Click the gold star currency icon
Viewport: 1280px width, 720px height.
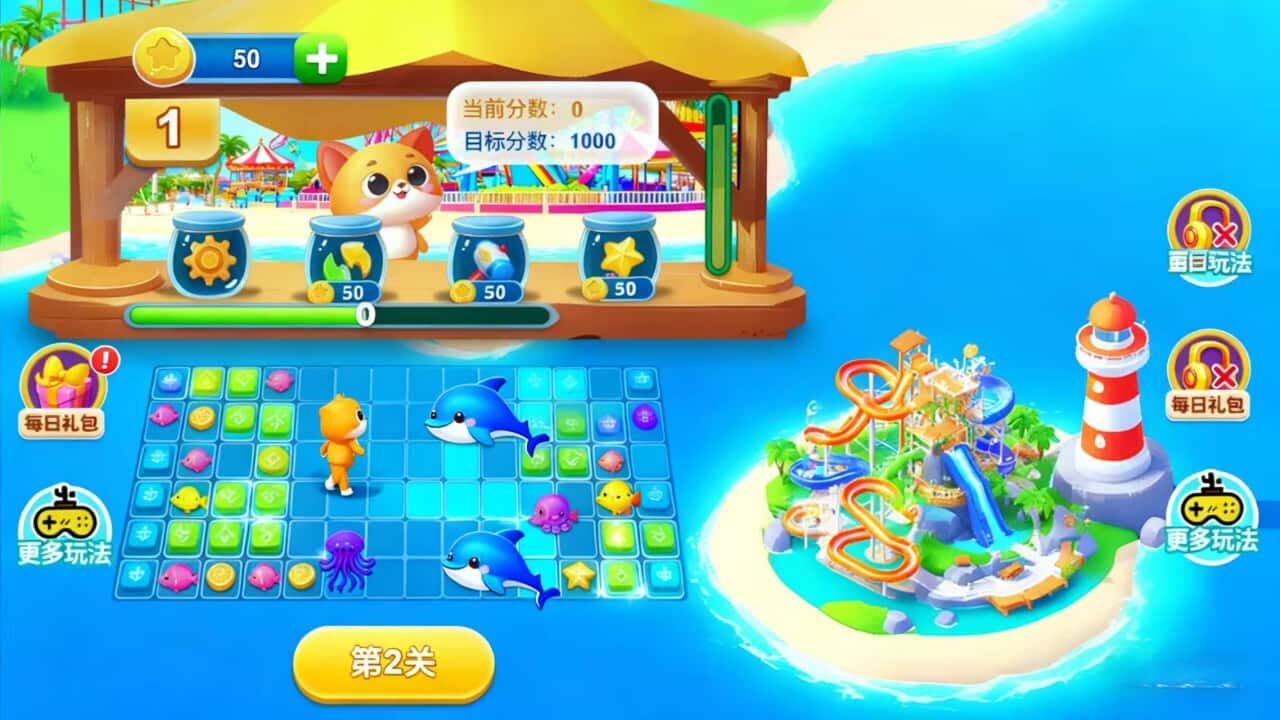pos(165,55)
